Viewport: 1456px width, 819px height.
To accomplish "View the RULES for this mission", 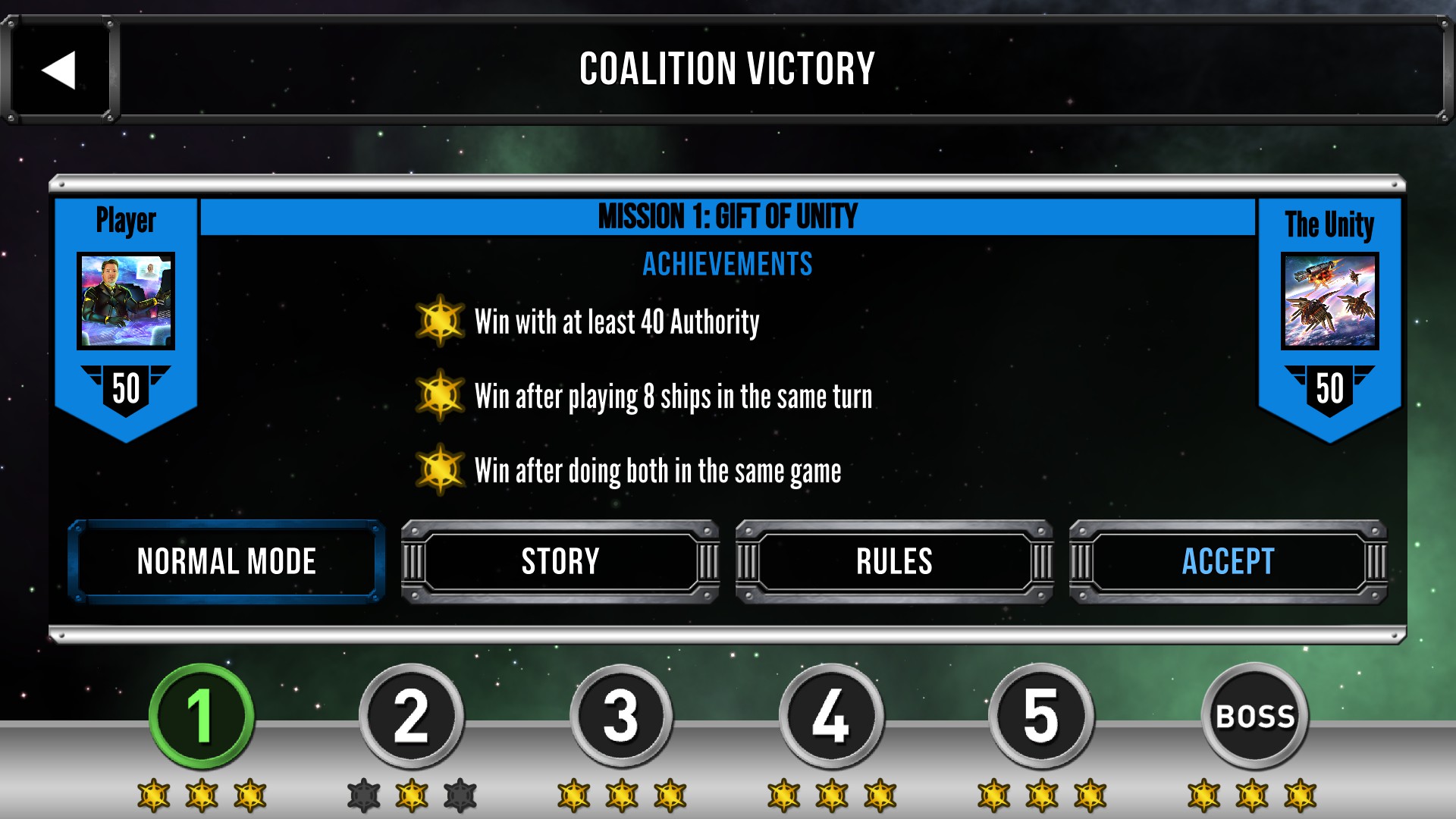I will coord(893,562).
